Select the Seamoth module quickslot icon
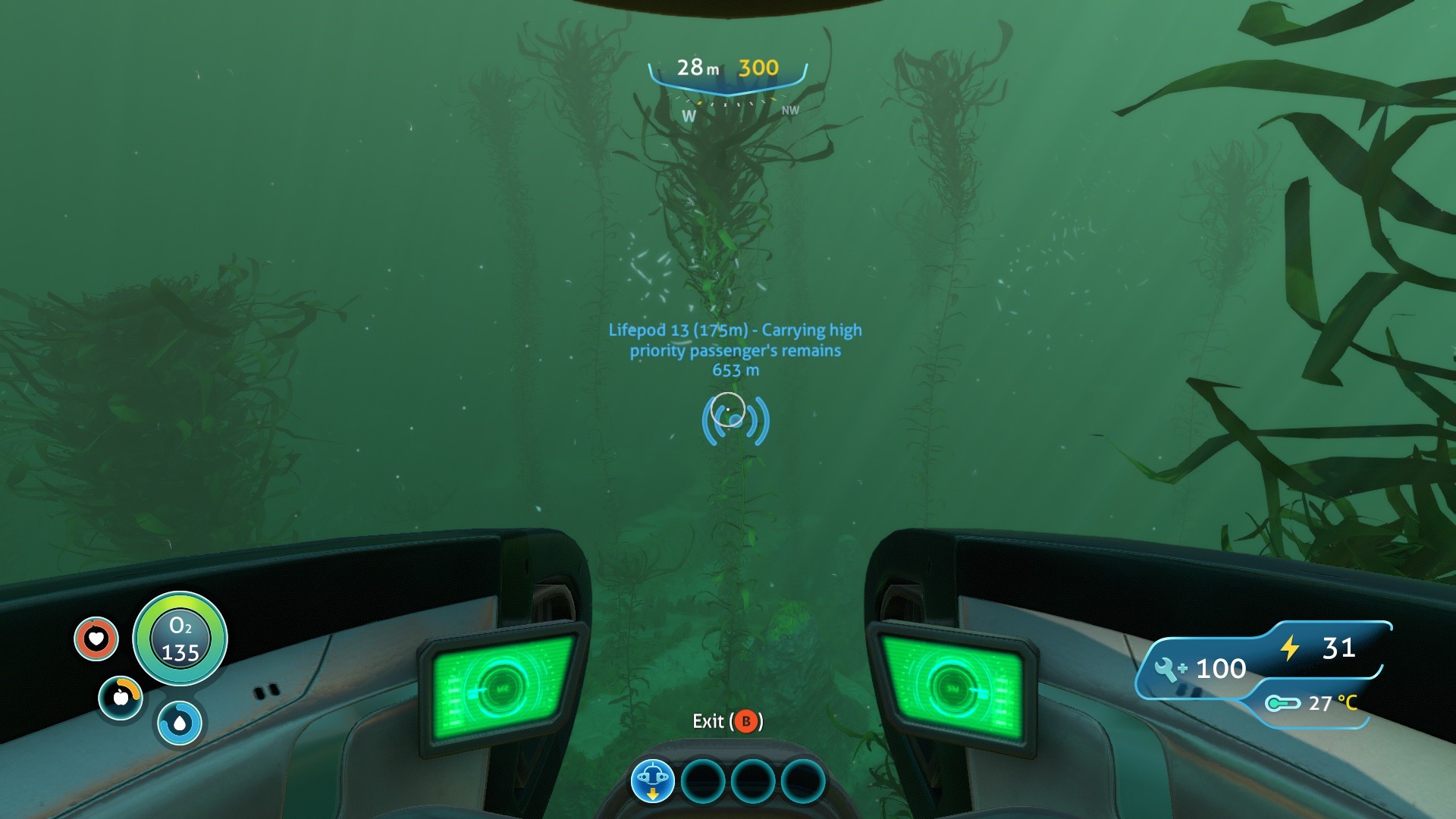 click(652, 781)
